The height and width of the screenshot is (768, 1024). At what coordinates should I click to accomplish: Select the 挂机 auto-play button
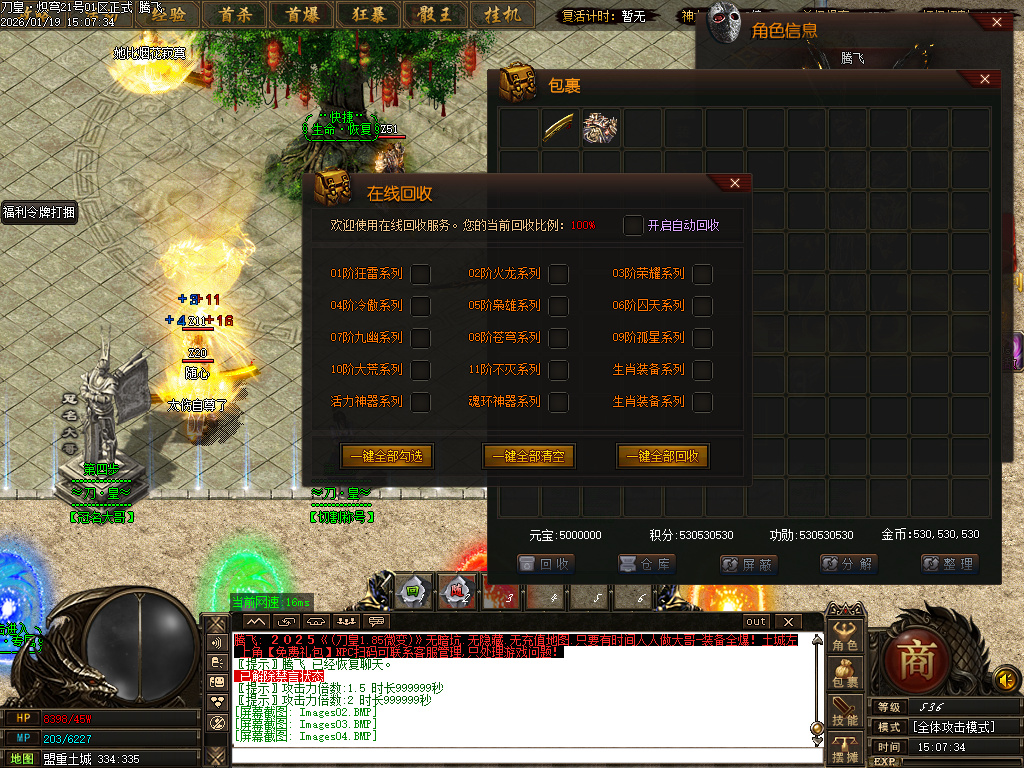pyautogui.click(x=502, y=14)
